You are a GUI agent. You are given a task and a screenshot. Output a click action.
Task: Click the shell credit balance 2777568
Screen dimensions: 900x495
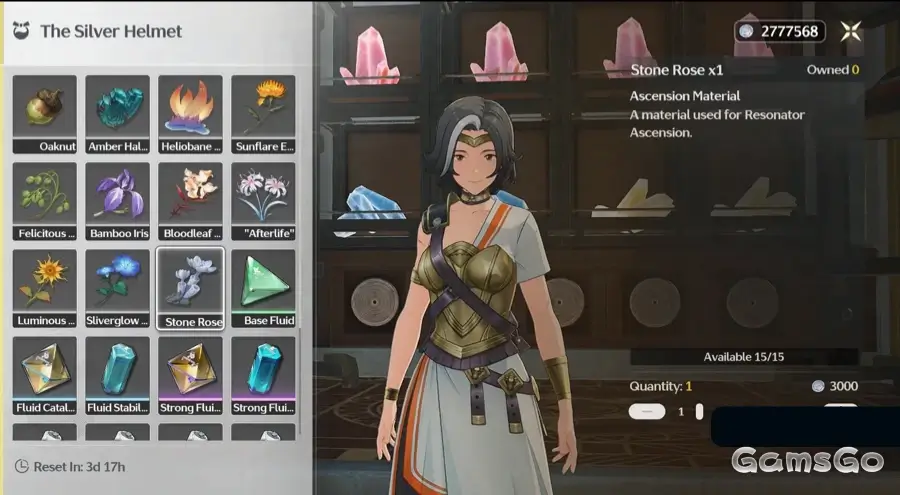[x=780, y=32]
